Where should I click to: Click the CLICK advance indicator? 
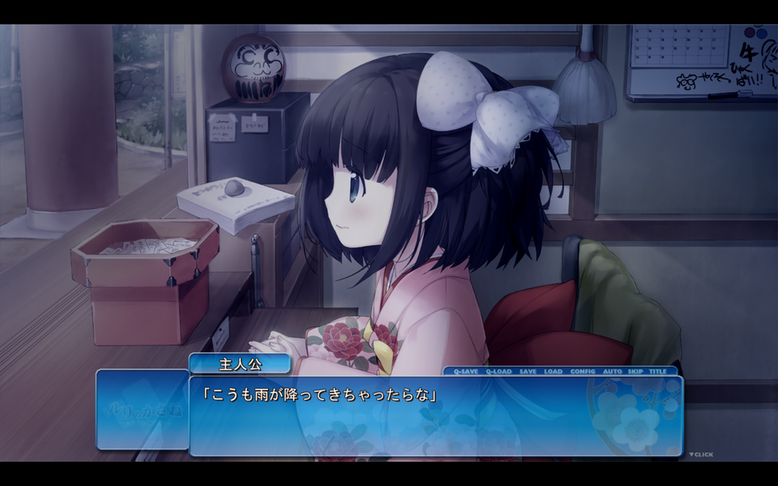701,455
